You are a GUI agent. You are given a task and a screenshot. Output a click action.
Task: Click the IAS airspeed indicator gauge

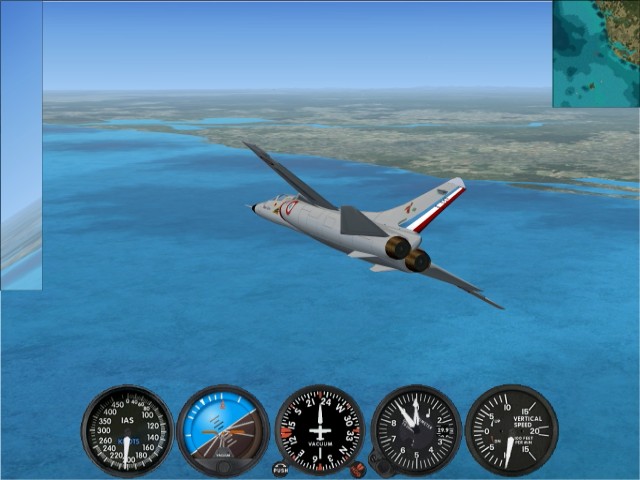pyautogui.click(x=127, y=430)
